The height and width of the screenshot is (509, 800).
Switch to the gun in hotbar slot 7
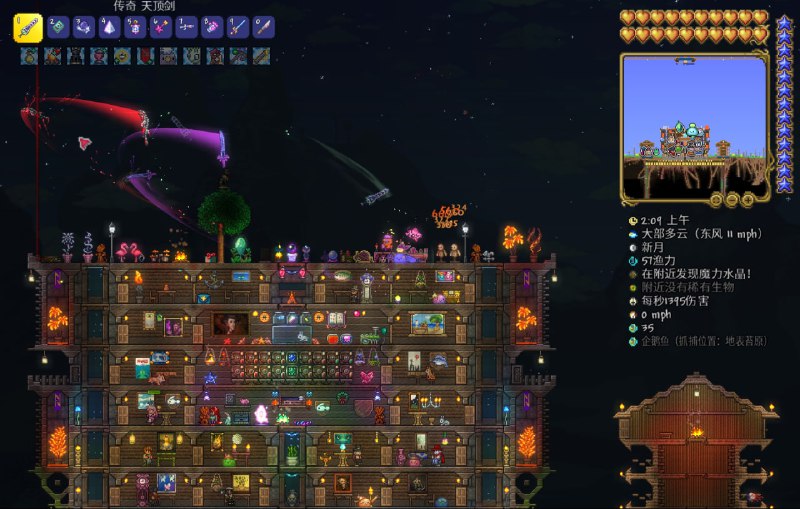pos(186,28)
